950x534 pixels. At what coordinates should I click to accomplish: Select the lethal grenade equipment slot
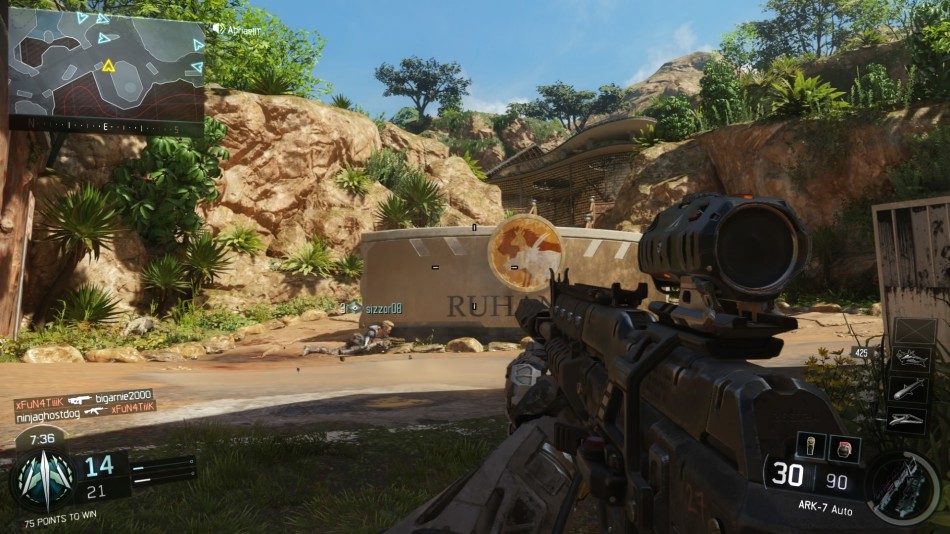click(810, 445)
